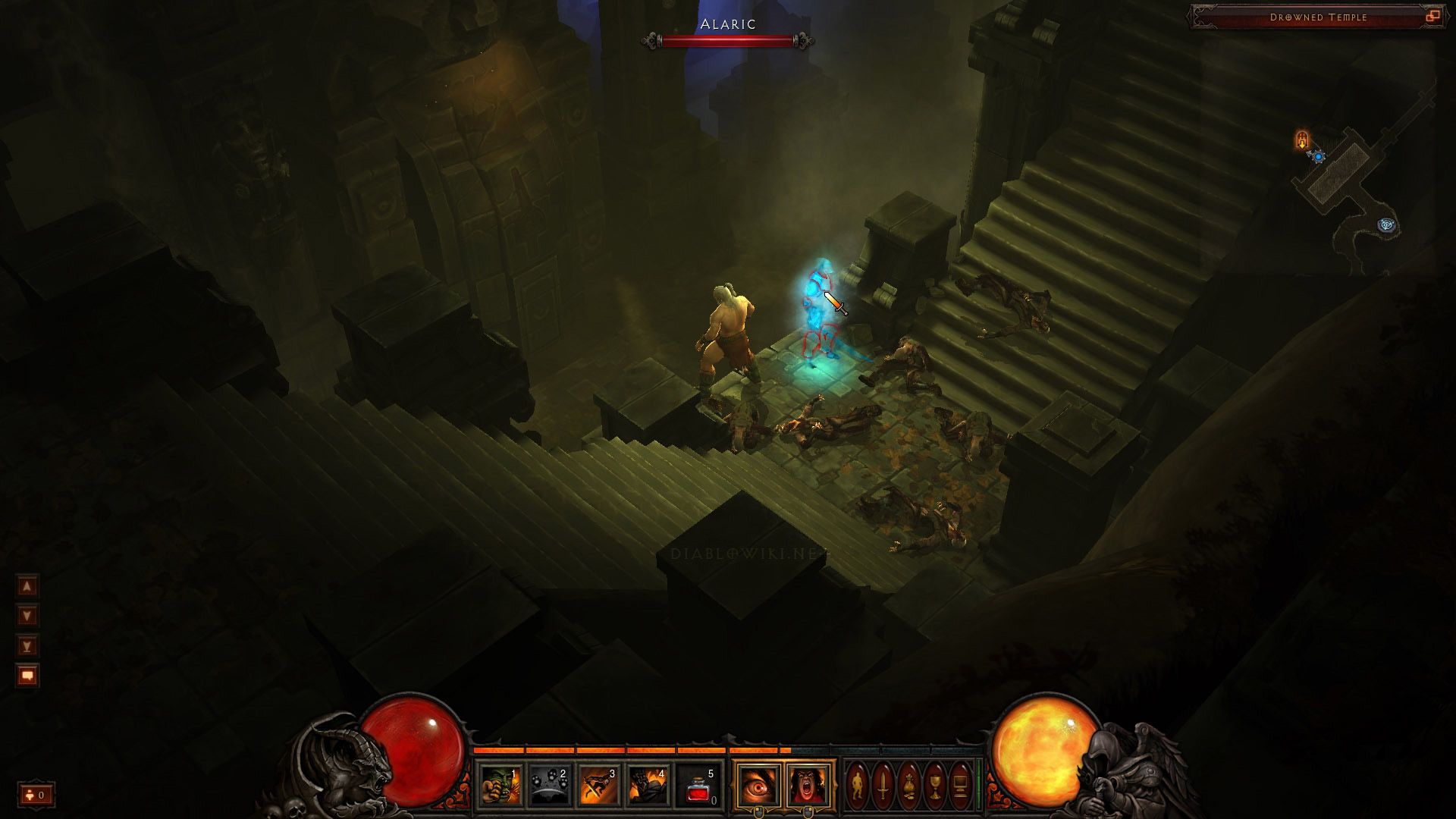Open the skills menu sword button
The image size is (1456, 819).
(x=883, y=785)
